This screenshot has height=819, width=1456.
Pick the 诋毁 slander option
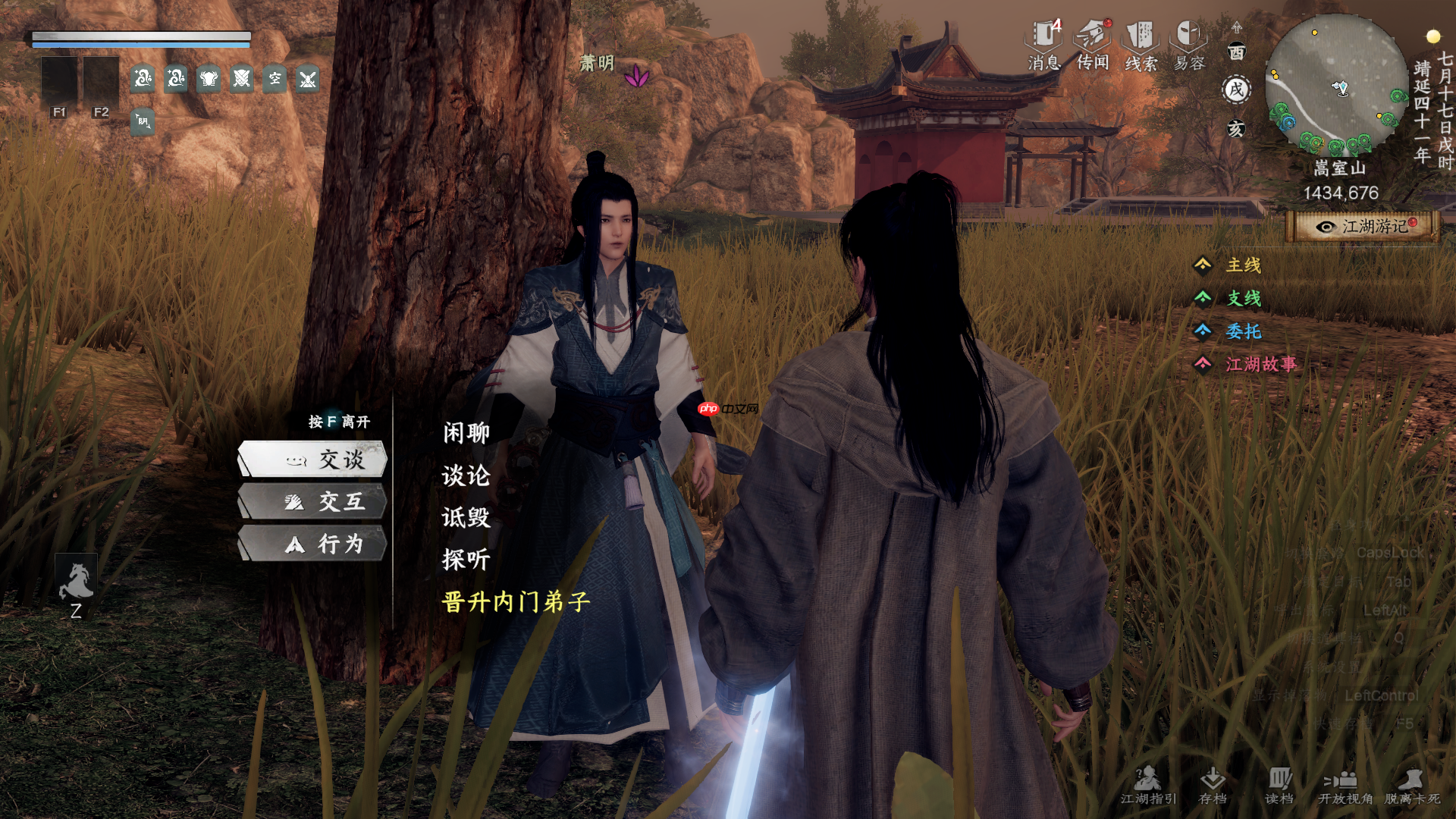pyautogui.click(x=466, y=517)
